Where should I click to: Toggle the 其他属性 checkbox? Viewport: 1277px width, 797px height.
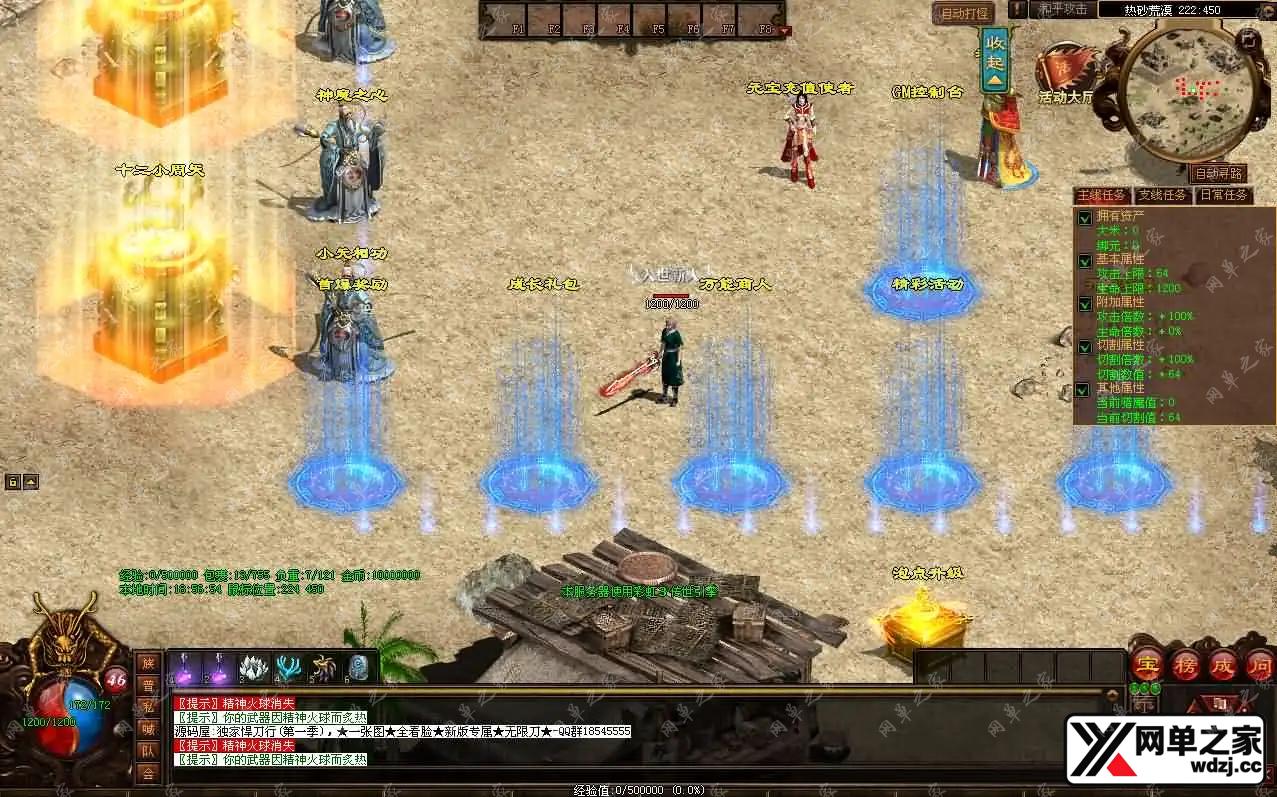1085,390
